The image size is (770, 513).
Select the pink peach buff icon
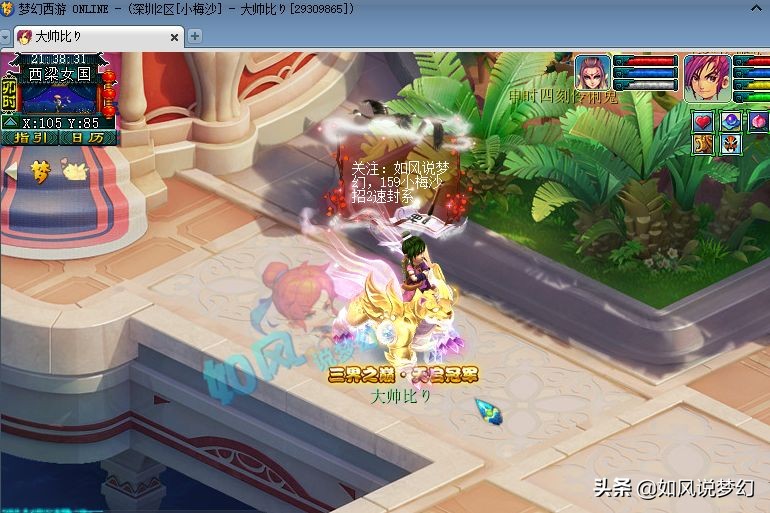coord(758,121)
